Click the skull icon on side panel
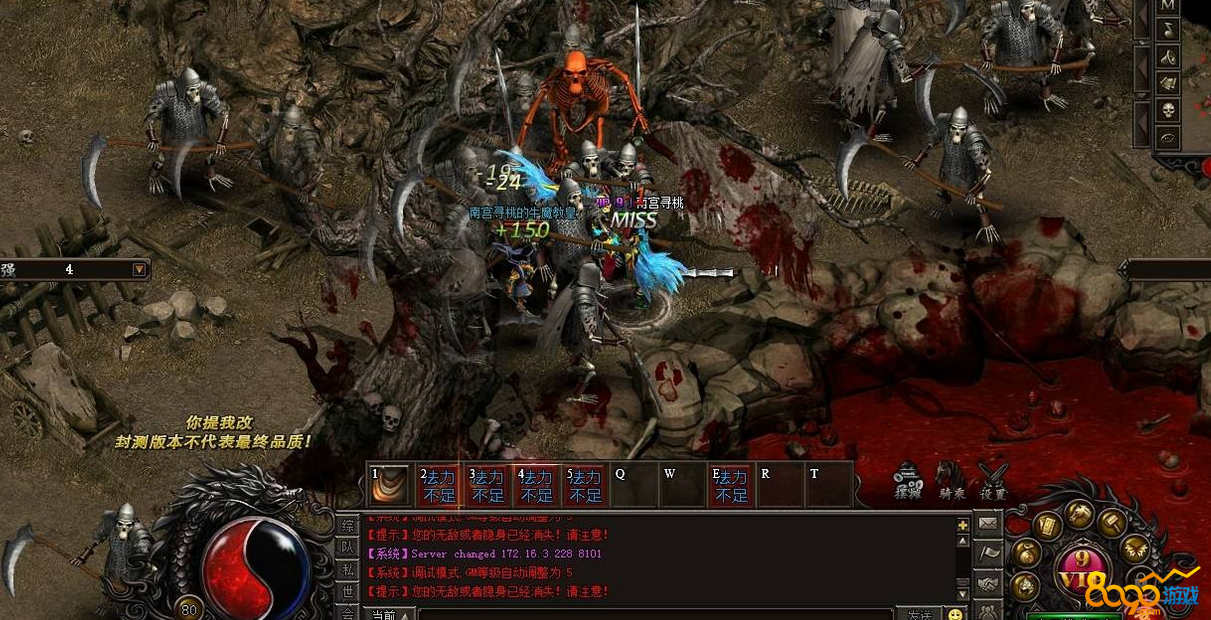Viewport: 1211px width, 620px height. pos(1167,110)
